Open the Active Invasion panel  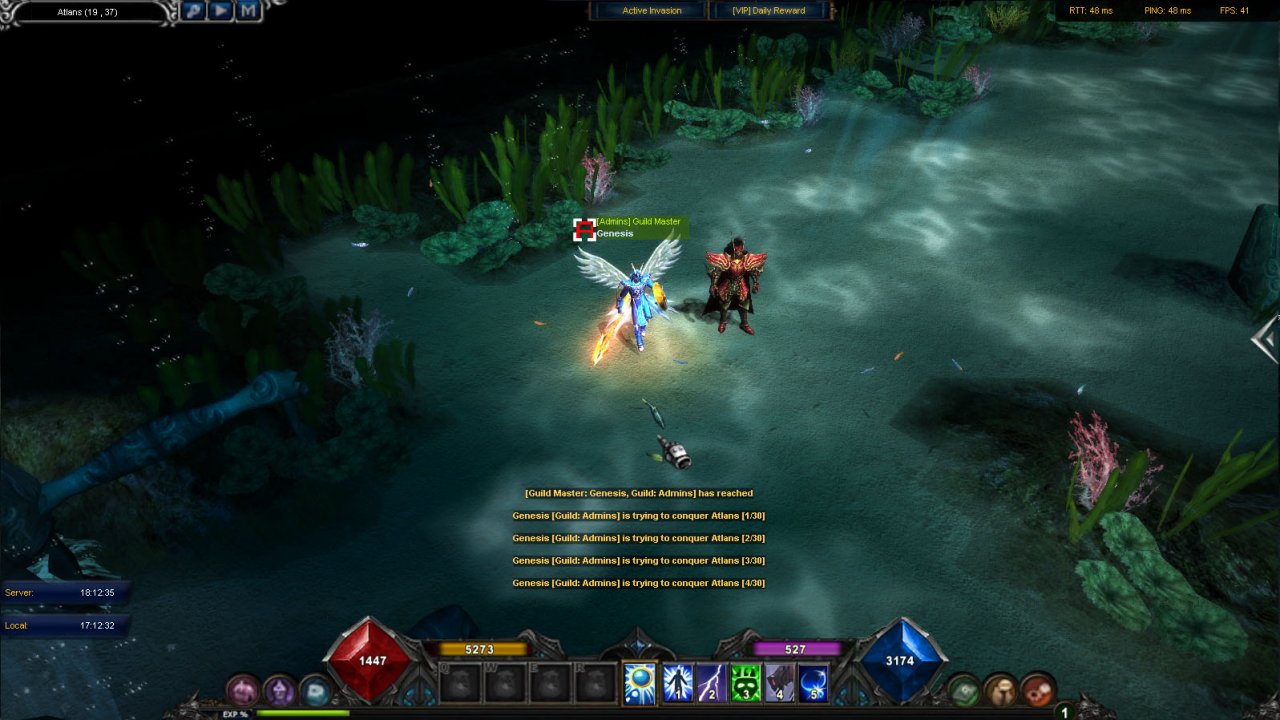(x=651, y=11)
